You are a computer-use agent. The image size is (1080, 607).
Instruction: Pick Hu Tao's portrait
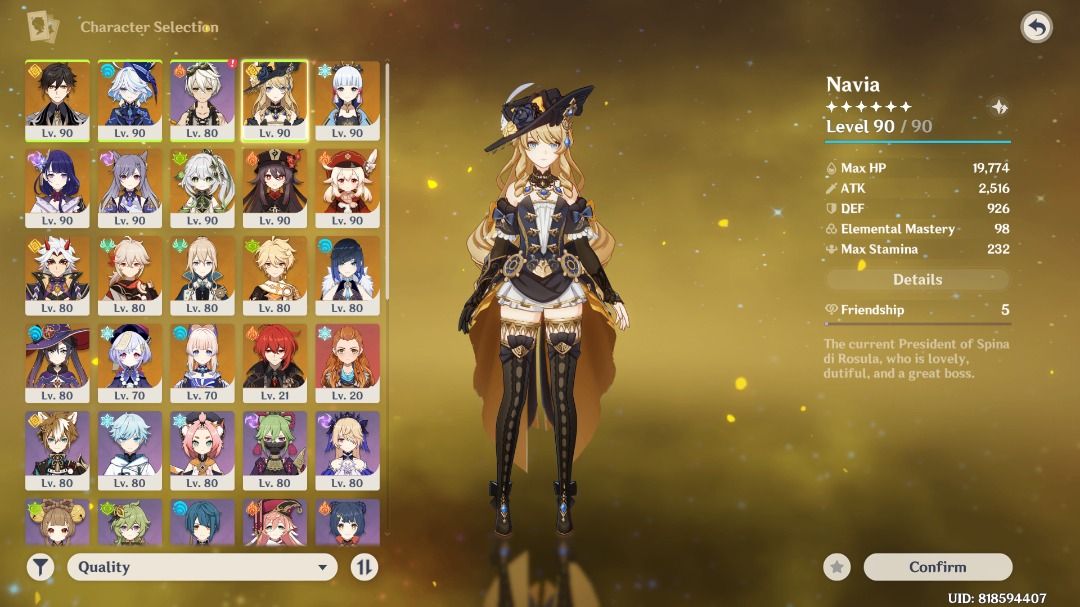click(275, 187)
